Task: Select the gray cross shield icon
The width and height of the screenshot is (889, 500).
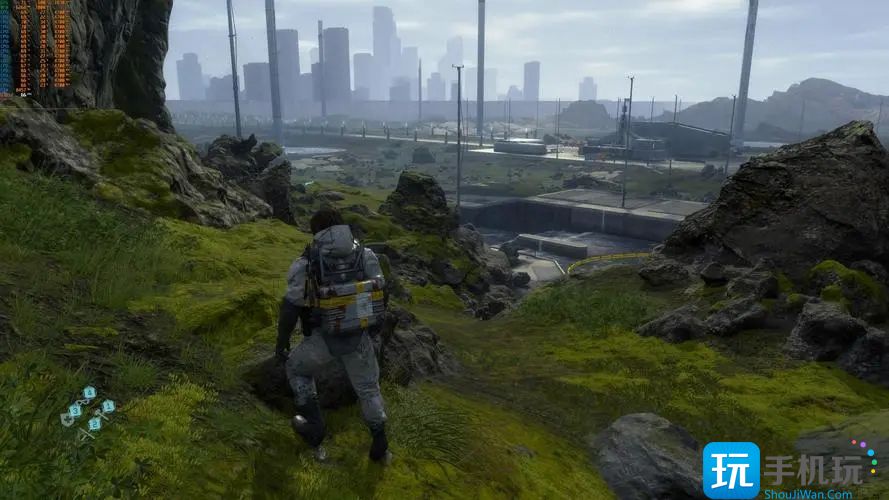Action: (67, 420)
